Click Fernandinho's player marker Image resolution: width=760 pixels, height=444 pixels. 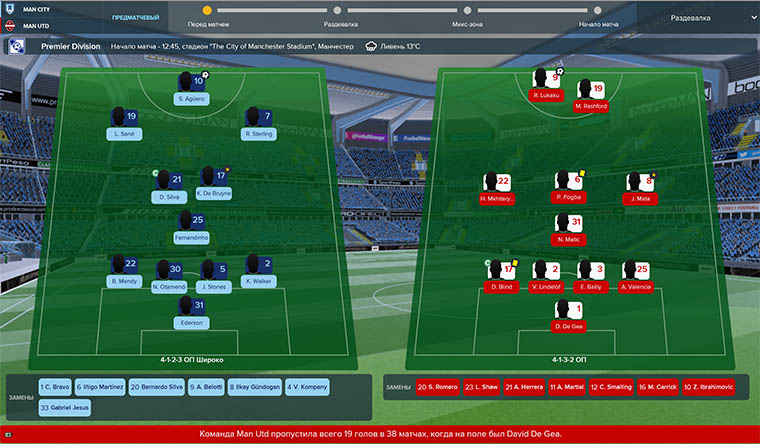[191, 226]
